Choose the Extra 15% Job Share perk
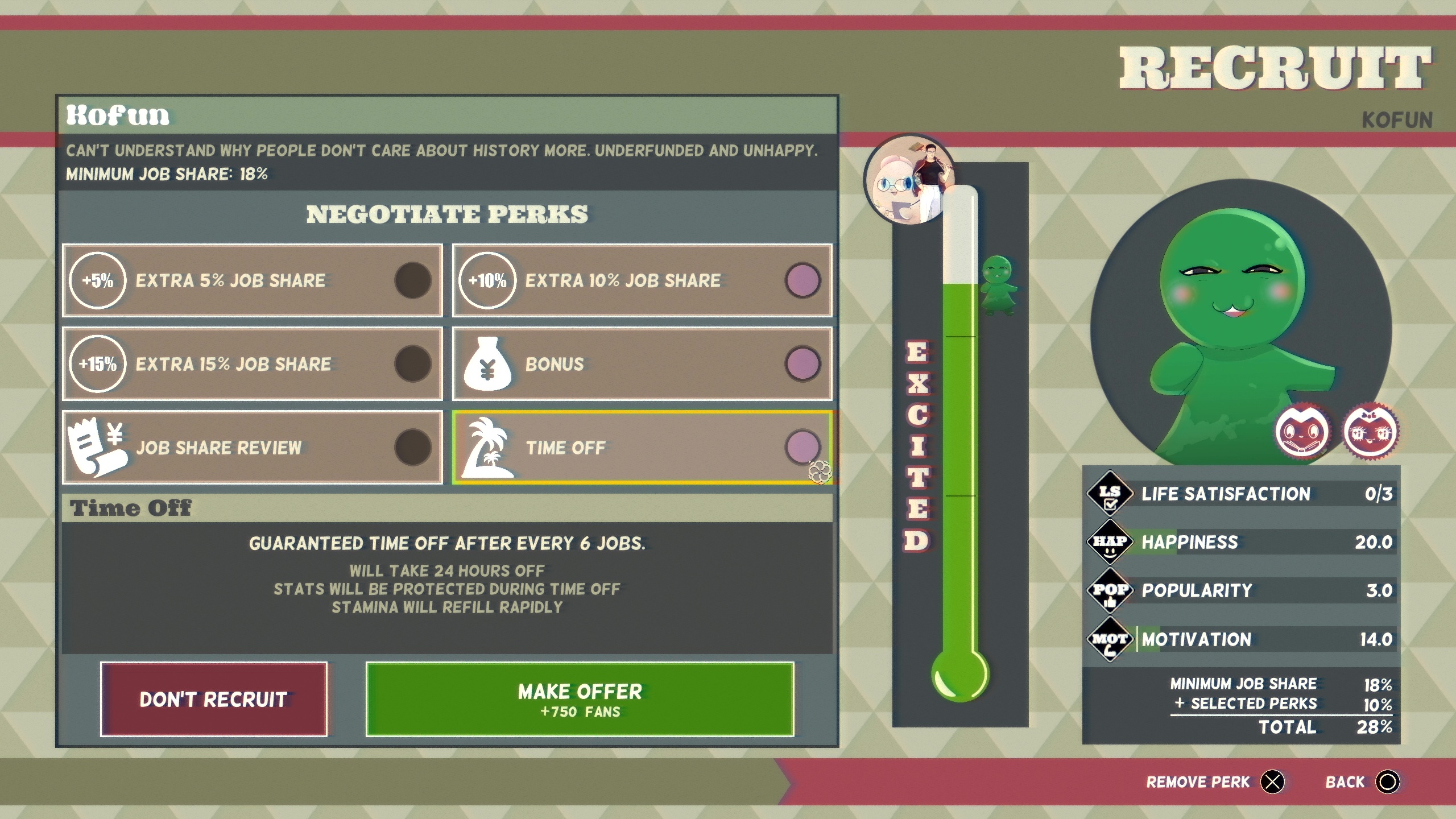The height and width of the screenshot is (819, 1456). 252,364
